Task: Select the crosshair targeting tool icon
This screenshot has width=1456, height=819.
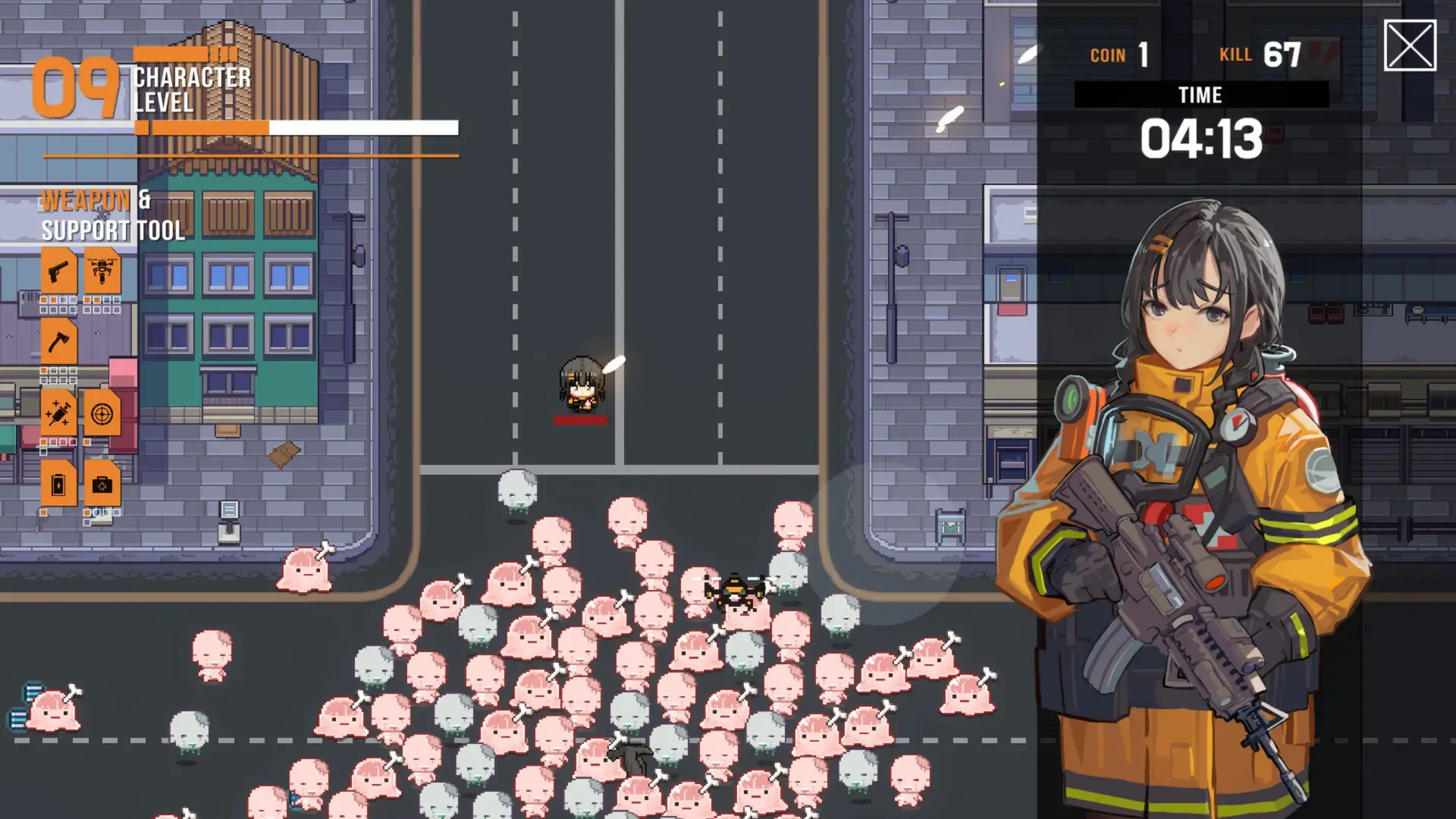Action: coord(104,412)
